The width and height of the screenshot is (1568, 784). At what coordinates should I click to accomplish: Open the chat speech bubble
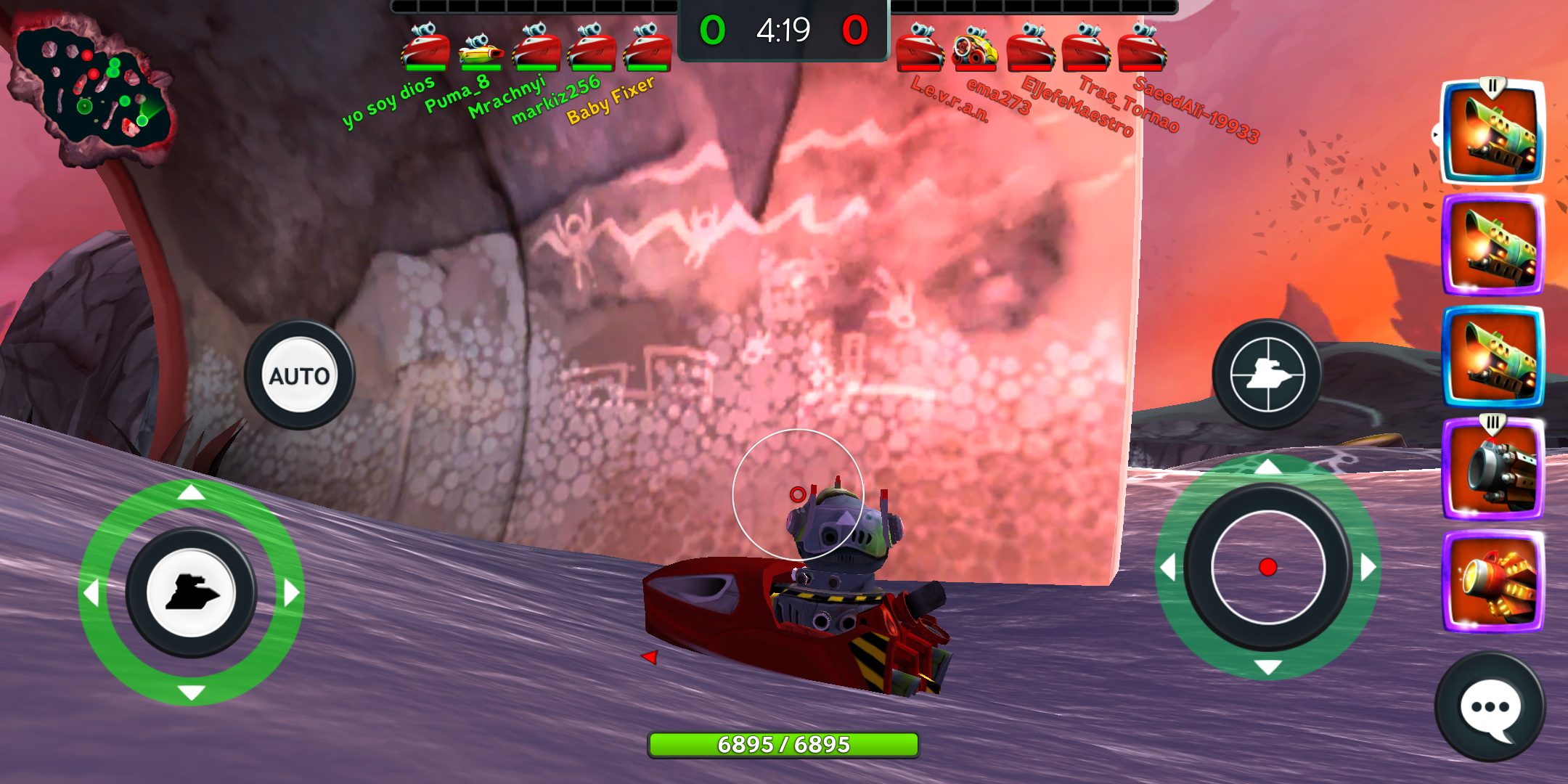pyautogui.click(x=1490, y=707)
